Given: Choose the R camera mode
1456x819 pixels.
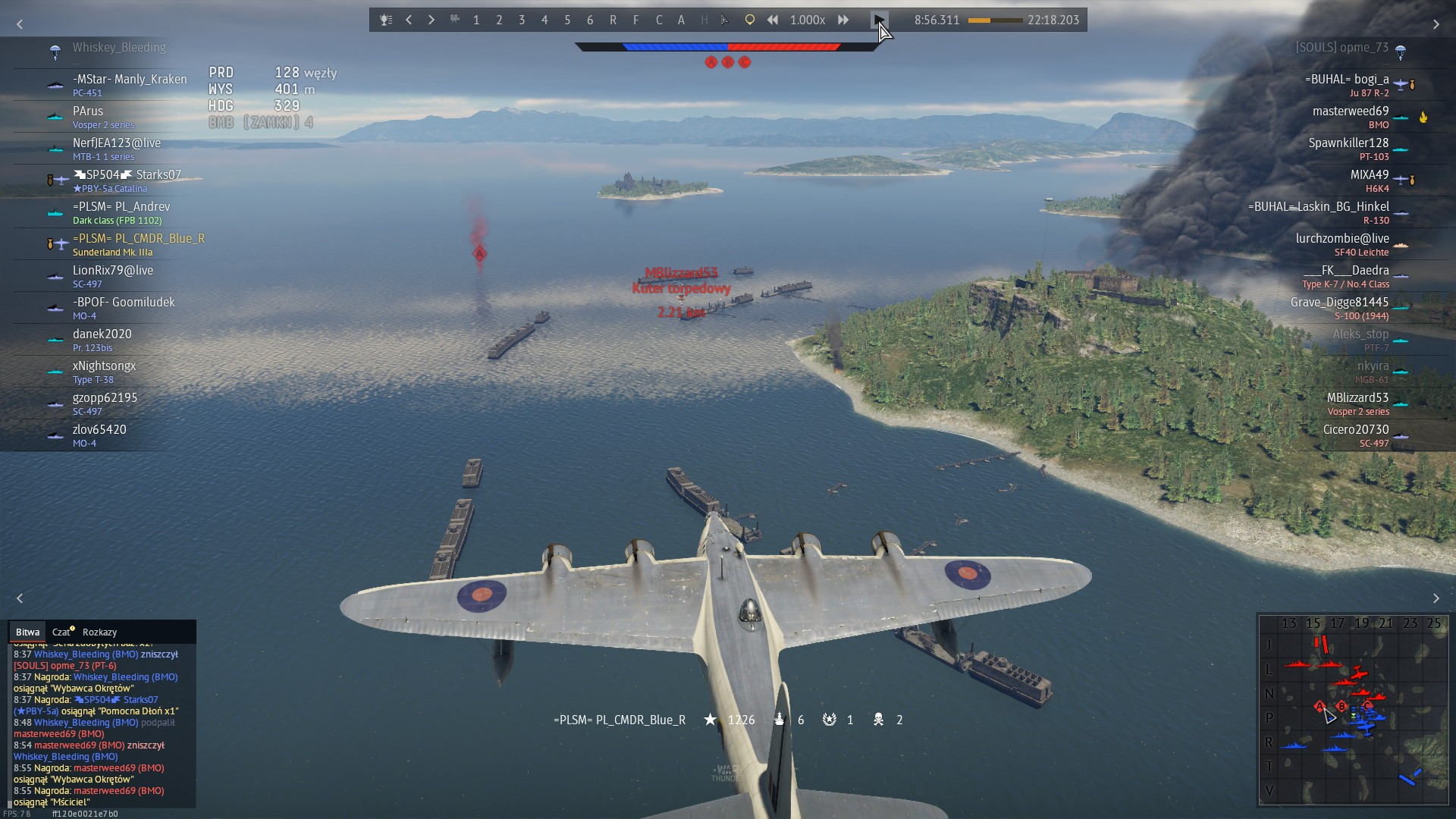Looking at the screenshot, I should pos(613,20).
